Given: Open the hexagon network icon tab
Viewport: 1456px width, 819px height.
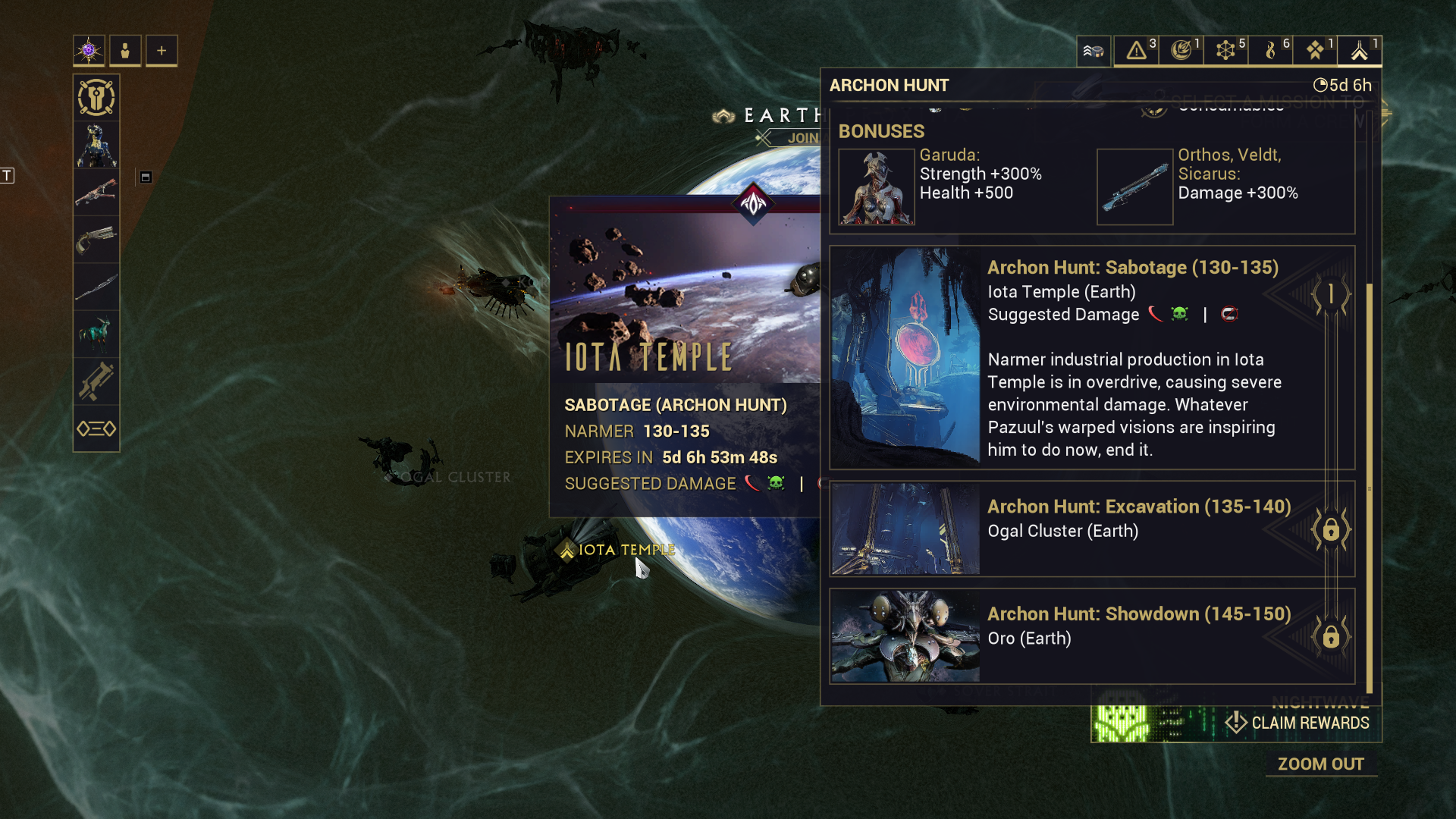Looking at the screenshot, I should [1225, 51].
